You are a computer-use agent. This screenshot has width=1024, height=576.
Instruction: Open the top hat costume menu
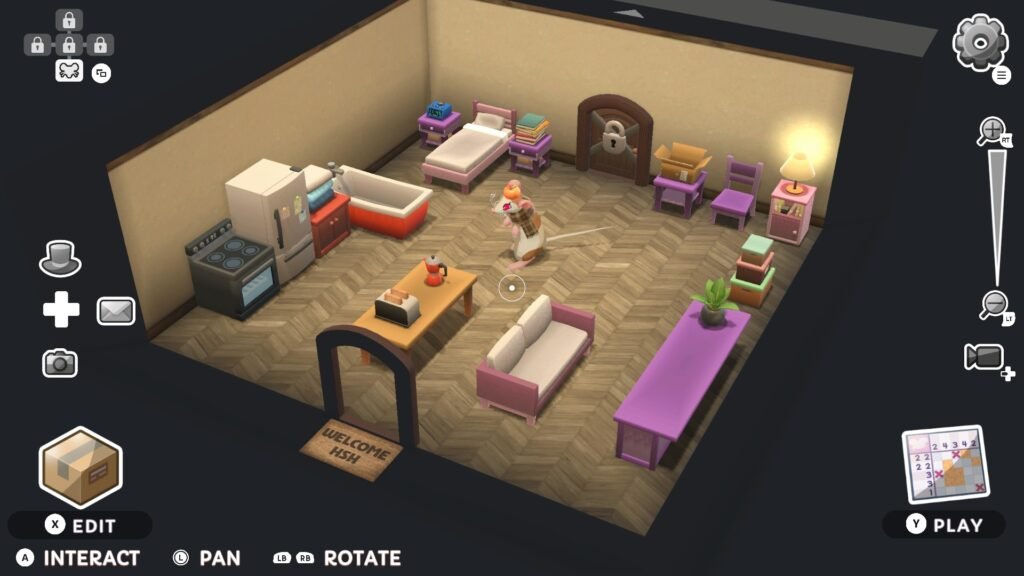point(60,259)
